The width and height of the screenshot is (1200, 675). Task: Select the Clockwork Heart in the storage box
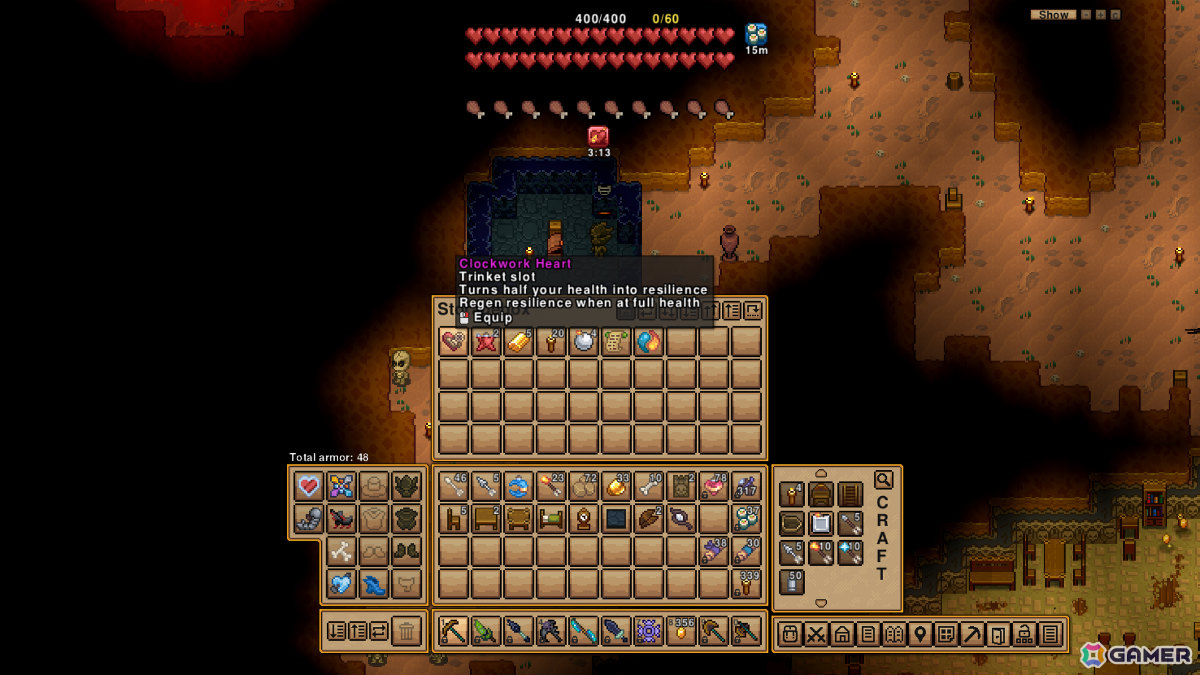pos(454,342)
